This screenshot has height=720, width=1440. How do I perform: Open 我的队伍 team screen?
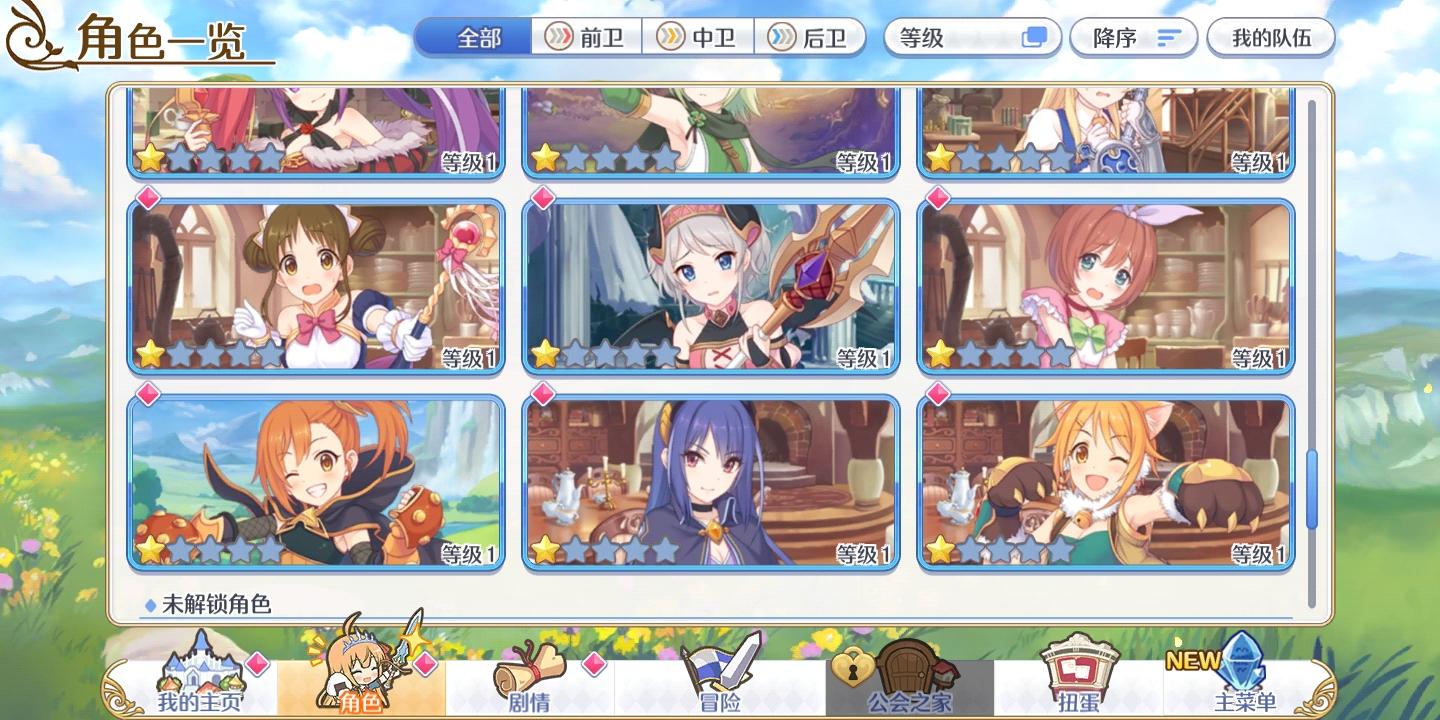coord(1270,37)
